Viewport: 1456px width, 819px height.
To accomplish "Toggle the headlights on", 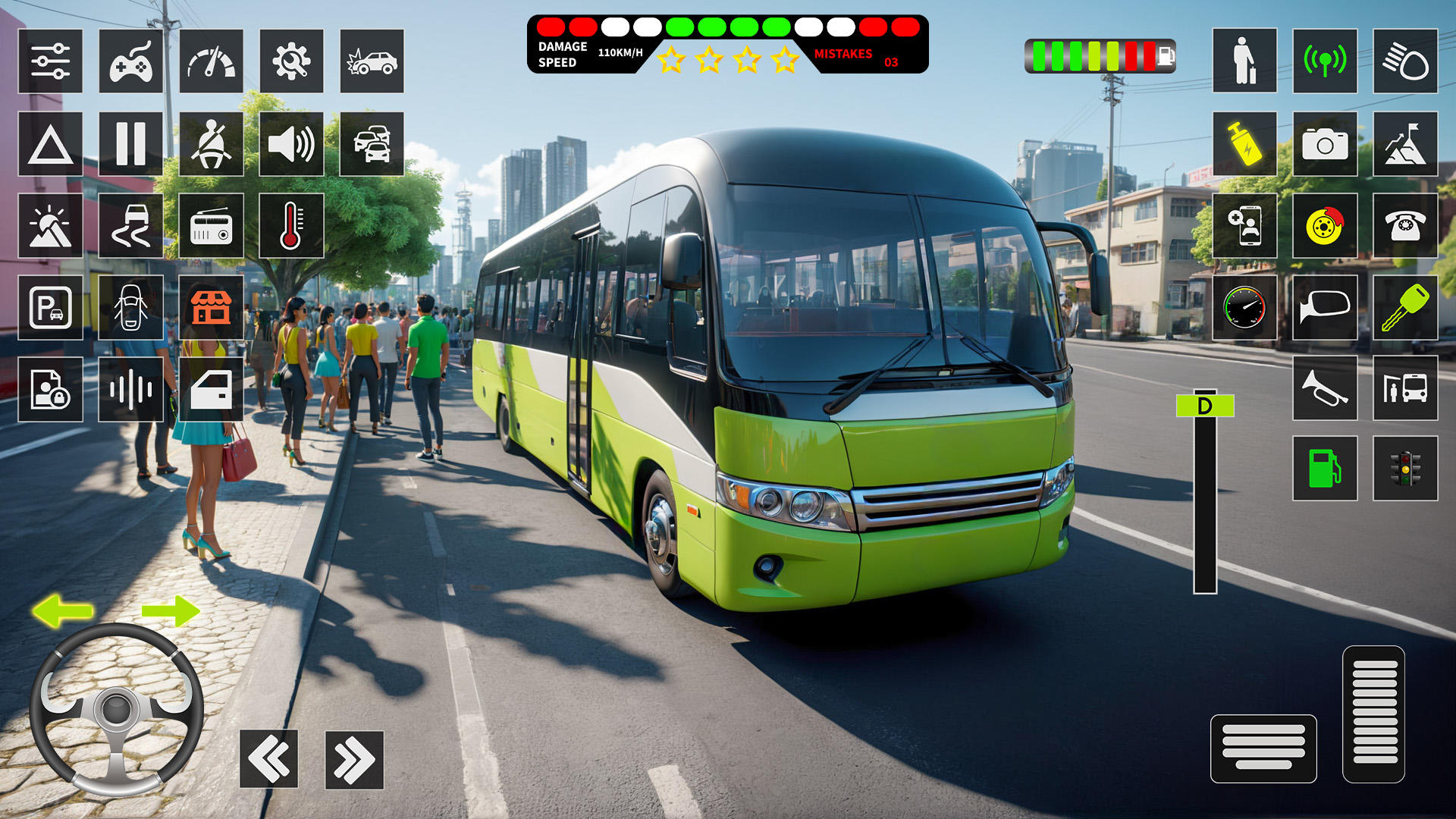I will [1407, 61].
